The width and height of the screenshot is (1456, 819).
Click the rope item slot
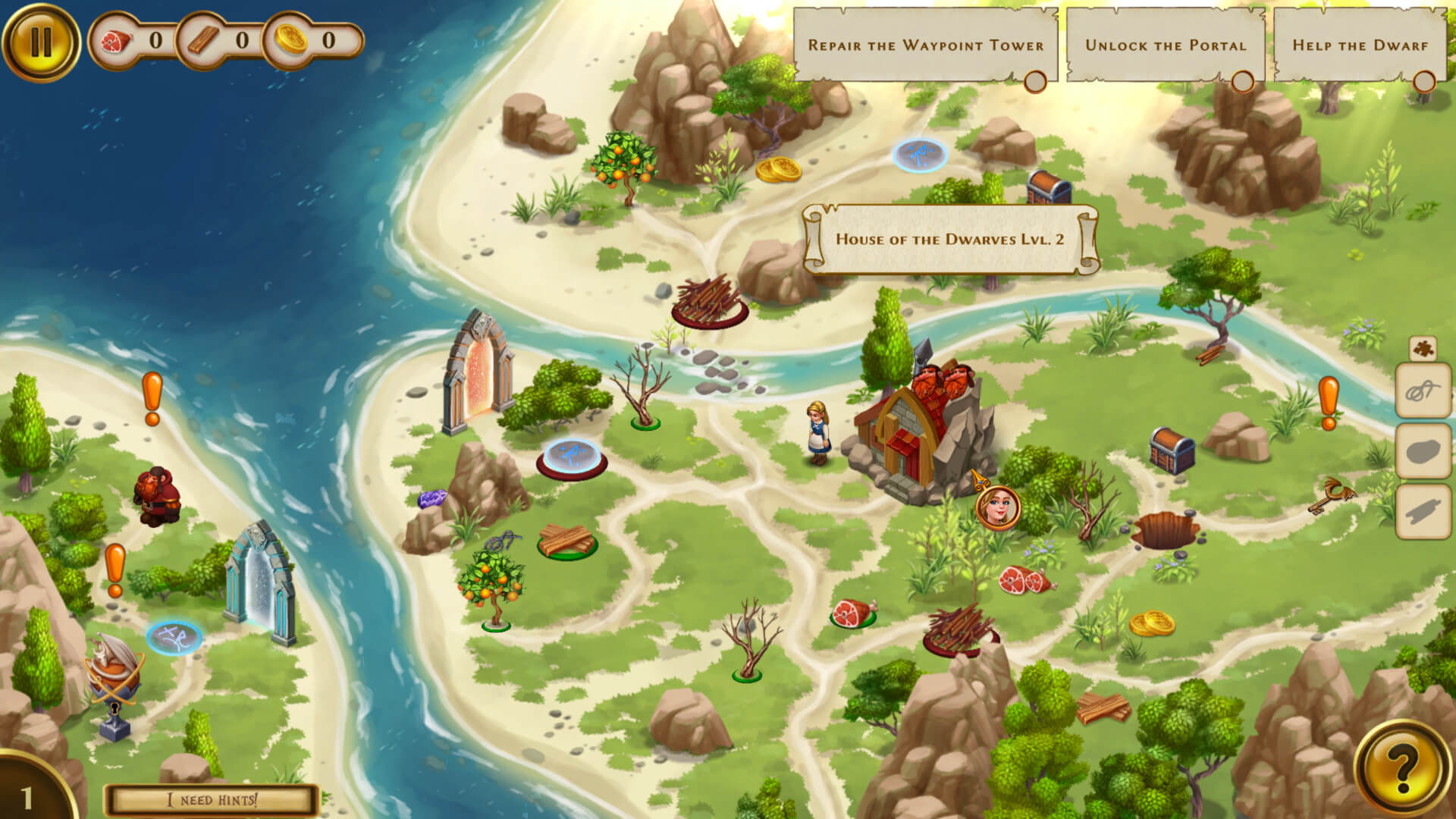click(x=1423, y=391)
